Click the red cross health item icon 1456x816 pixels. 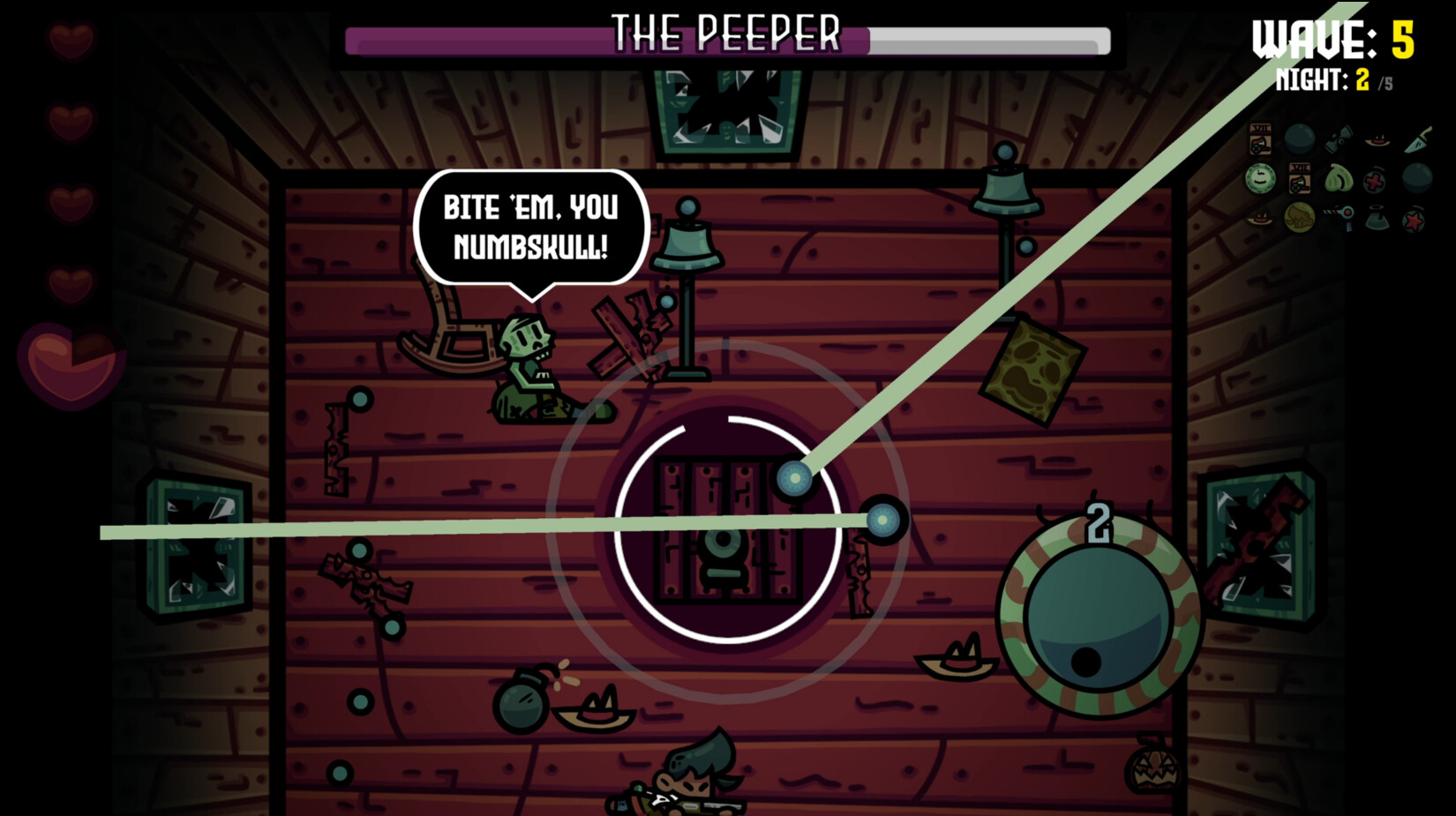click(x=1373, y=181)
